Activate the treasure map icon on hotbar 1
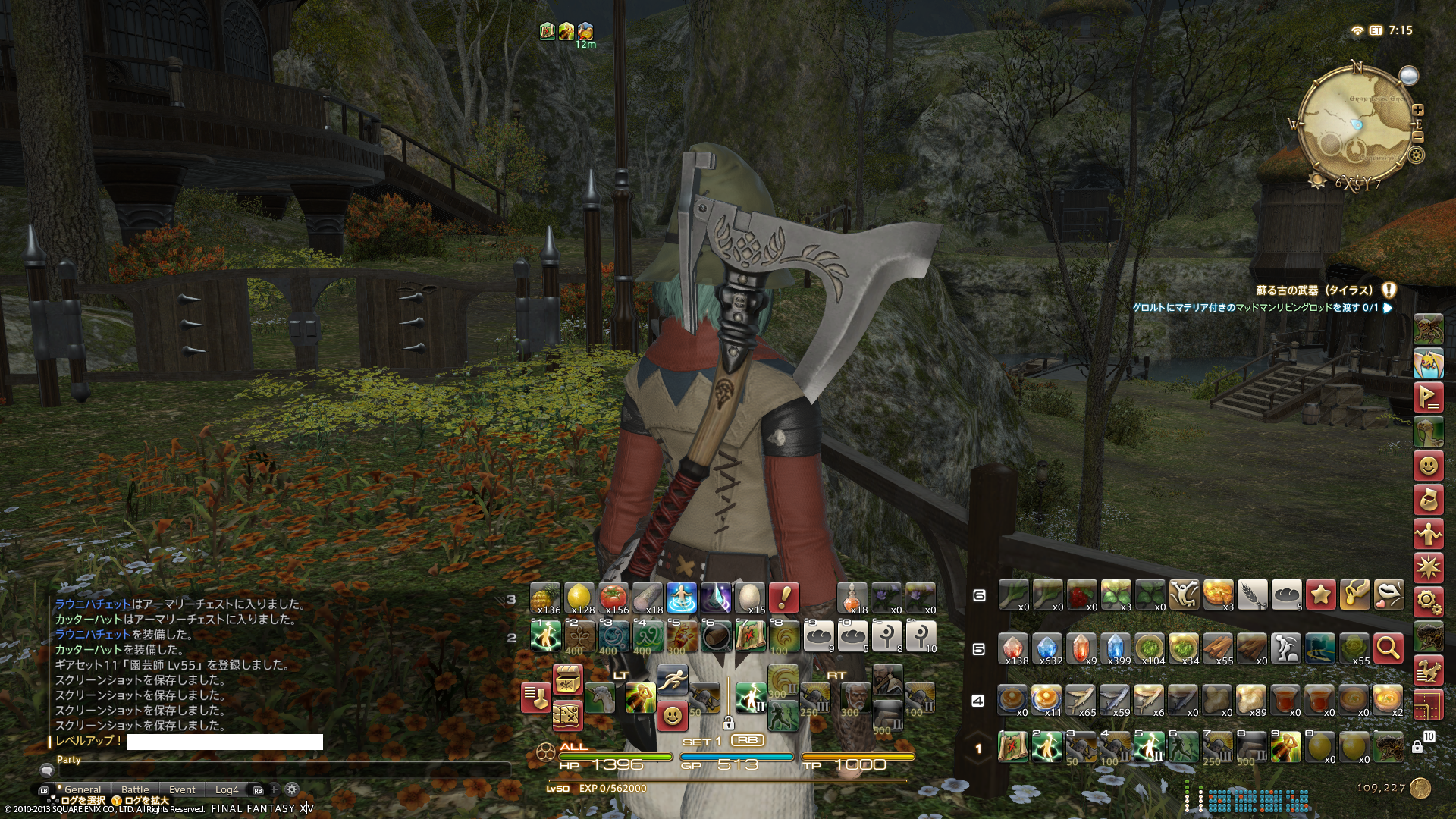Screen dimensions: 1456x819 1012,747
